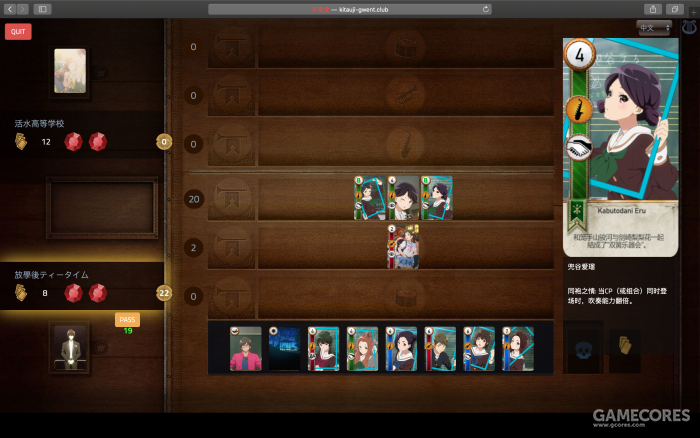Viewport: 700px width, 438px height.
Task: Reload the page in the browser address bar
Action: pos(486,9)
